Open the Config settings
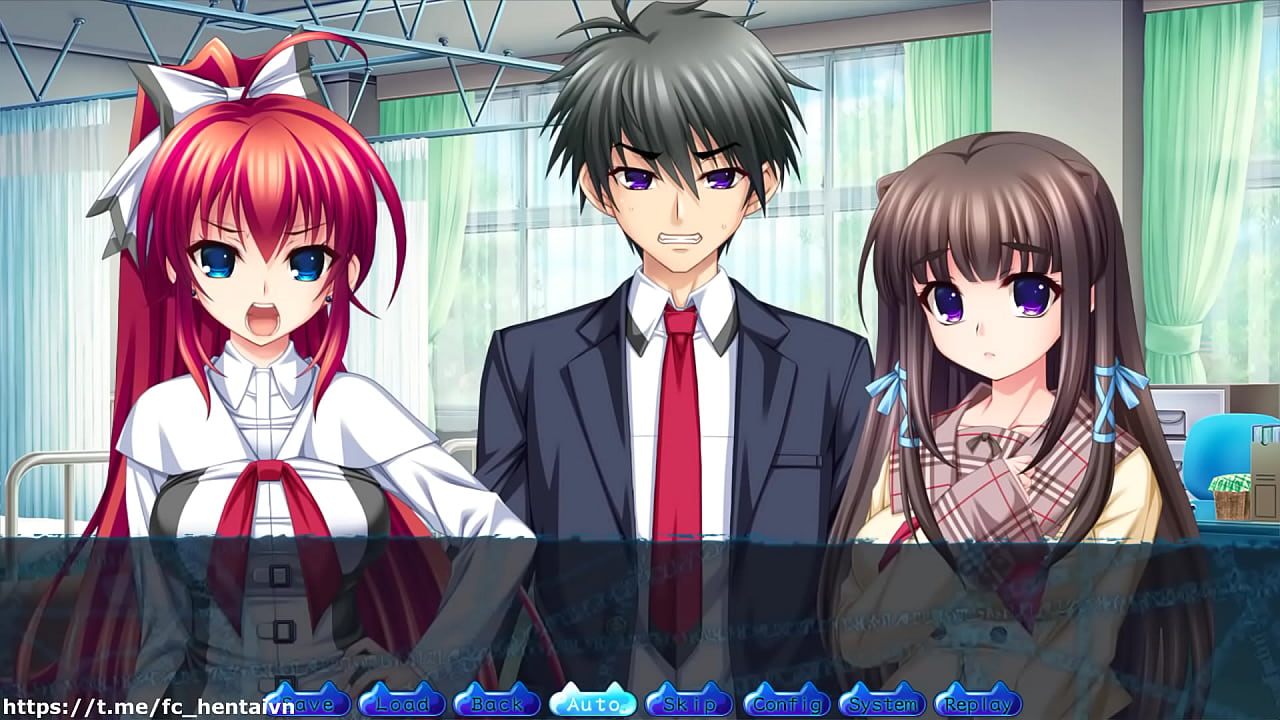This screenshot has height=720, width=1280. (x=788, y=704)
